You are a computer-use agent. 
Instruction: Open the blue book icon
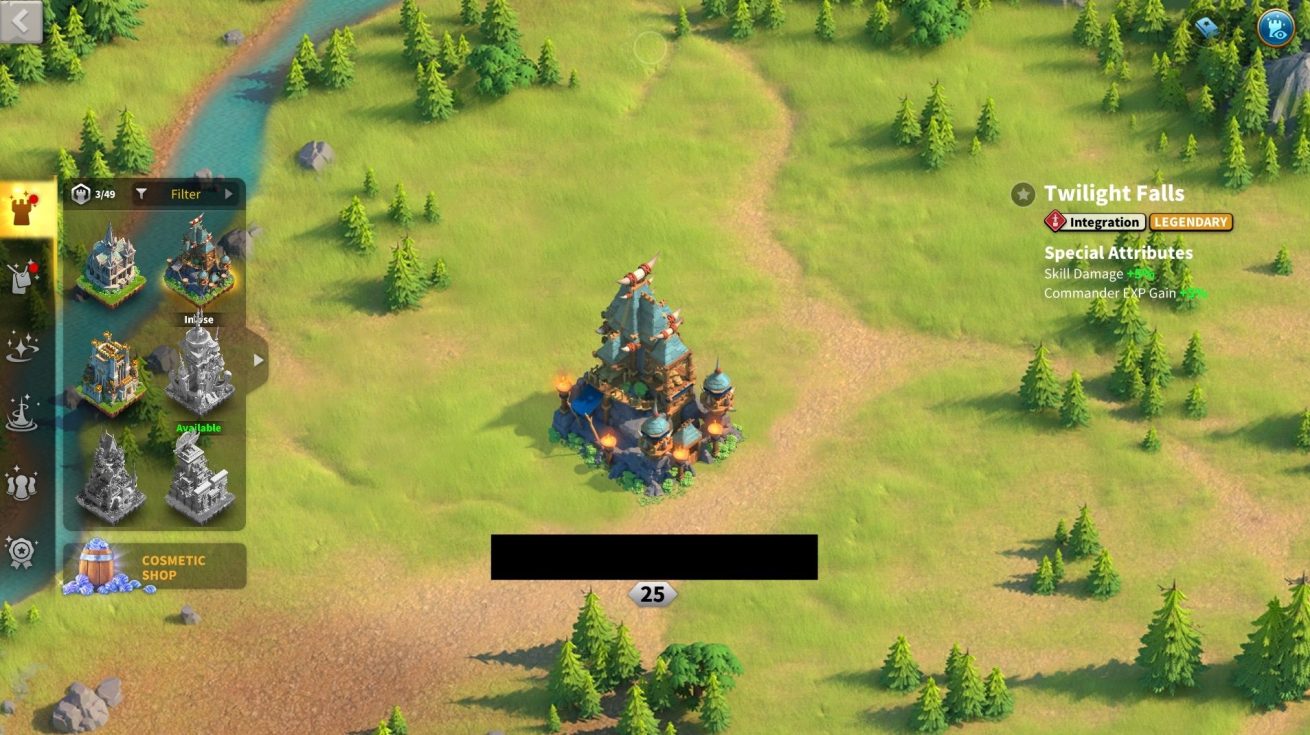tap(1208, 28)
